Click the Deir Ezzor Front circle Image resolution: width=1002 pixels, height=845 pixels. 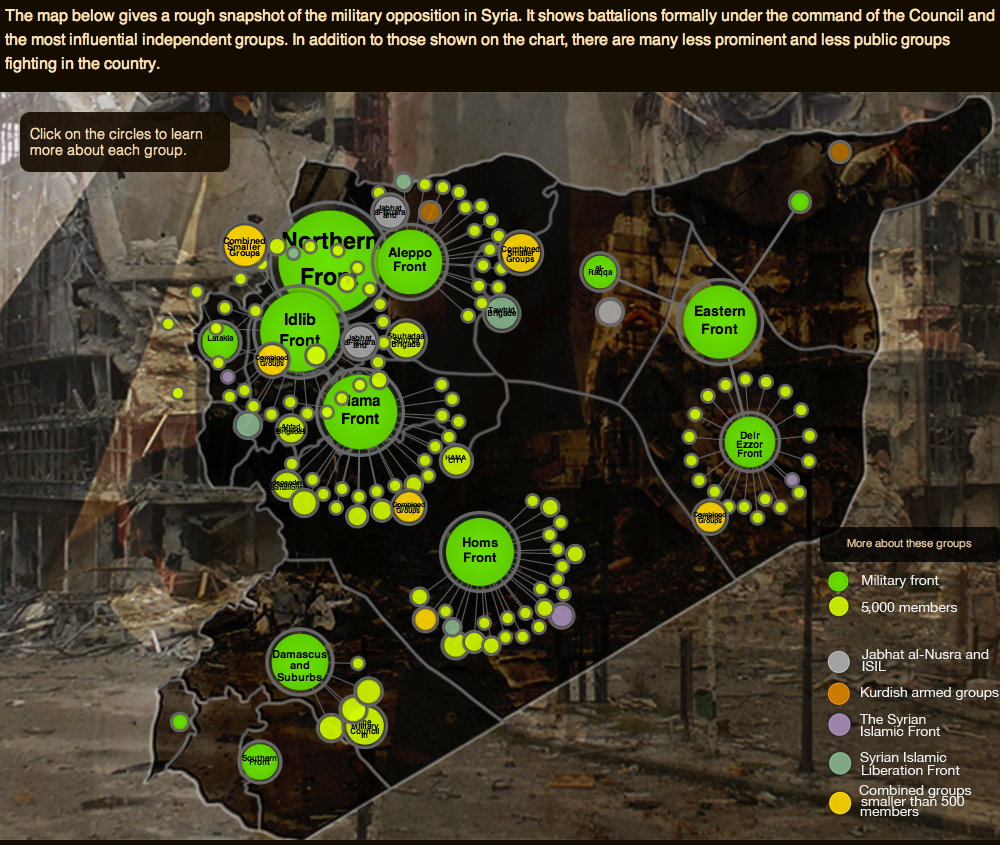coord(750,444)
